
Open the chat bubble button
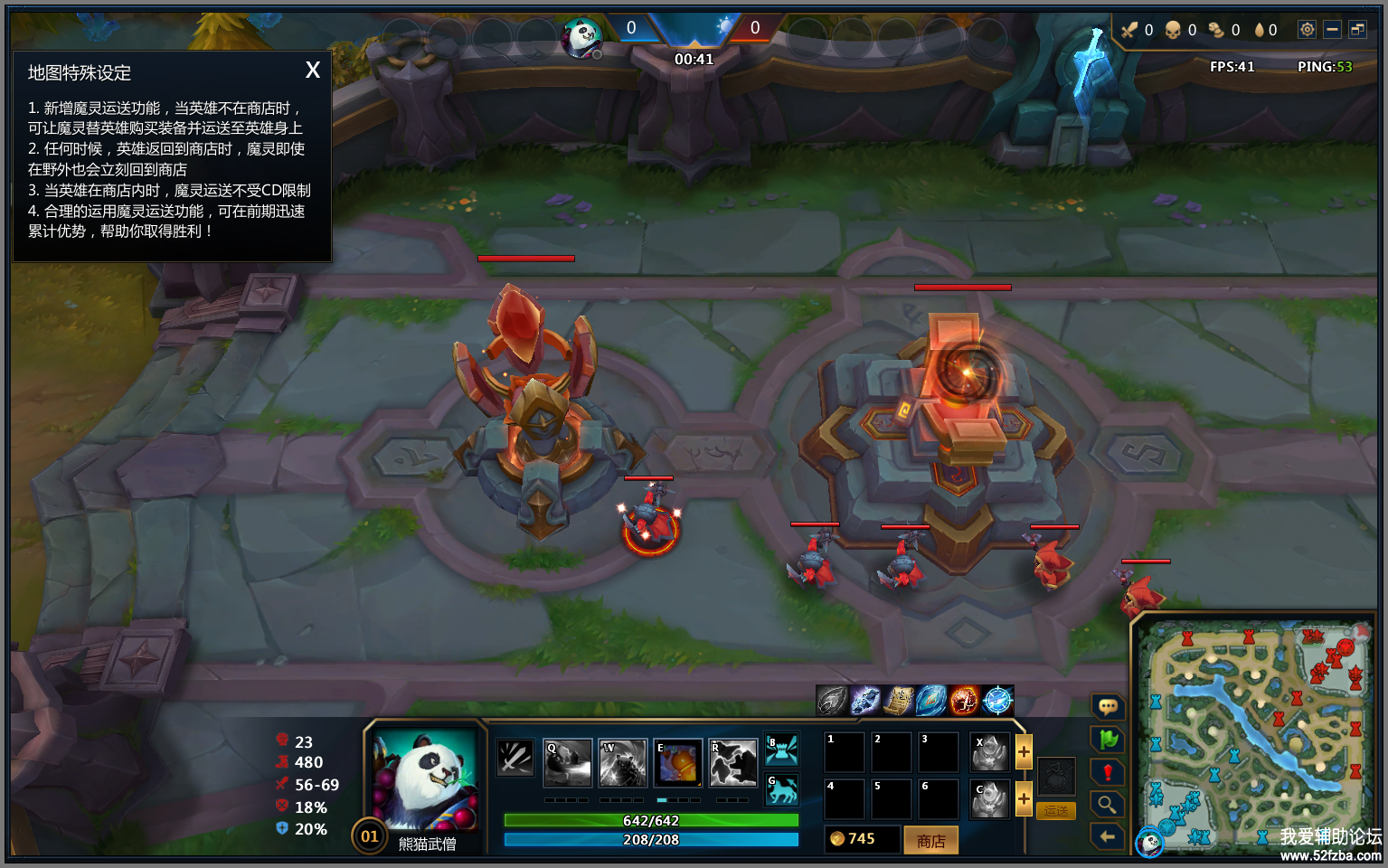point(1108,706)
